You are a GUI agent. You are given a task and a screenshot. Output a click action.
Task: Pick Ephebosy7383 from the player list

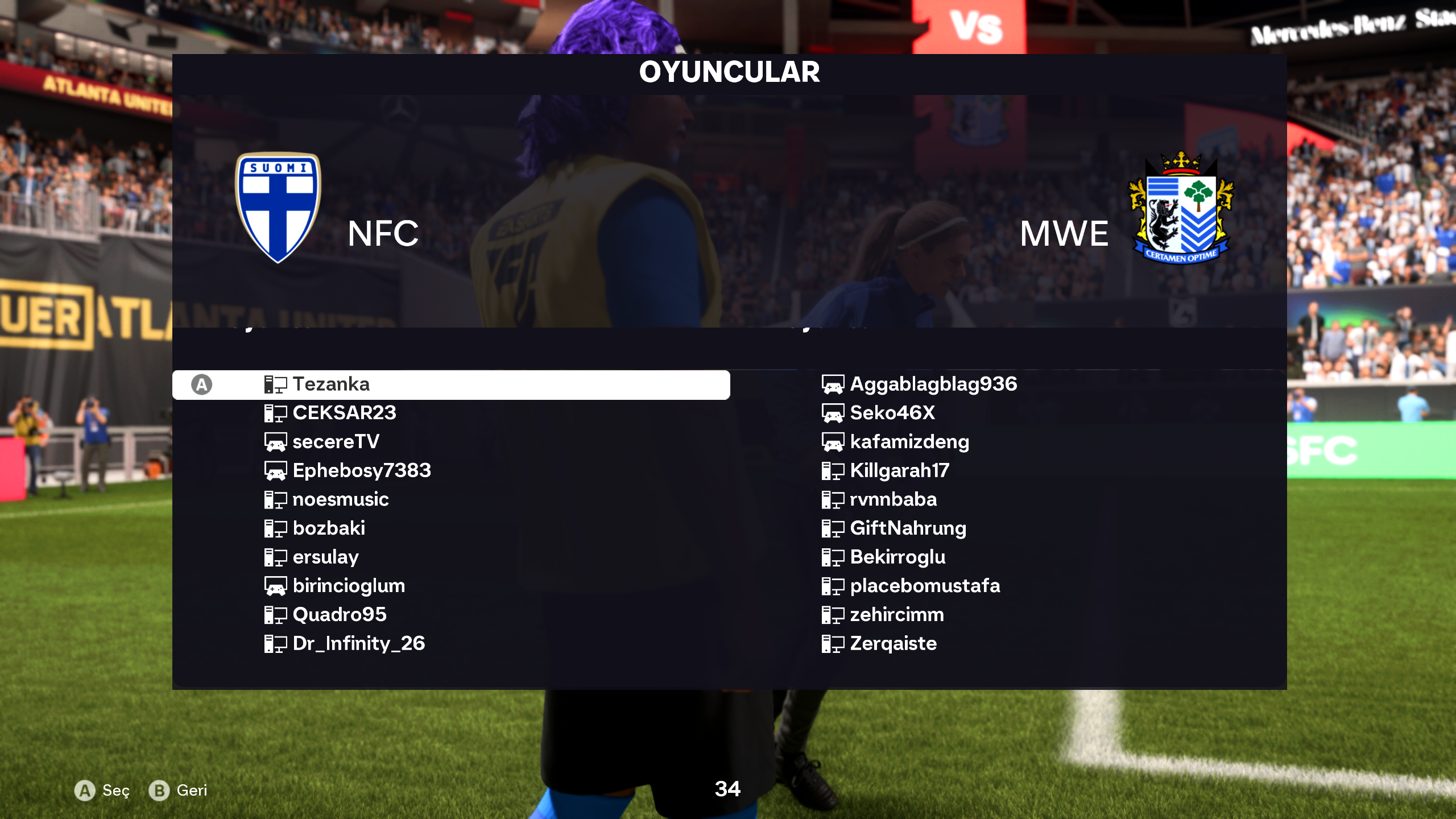click(x=362, y=470)
